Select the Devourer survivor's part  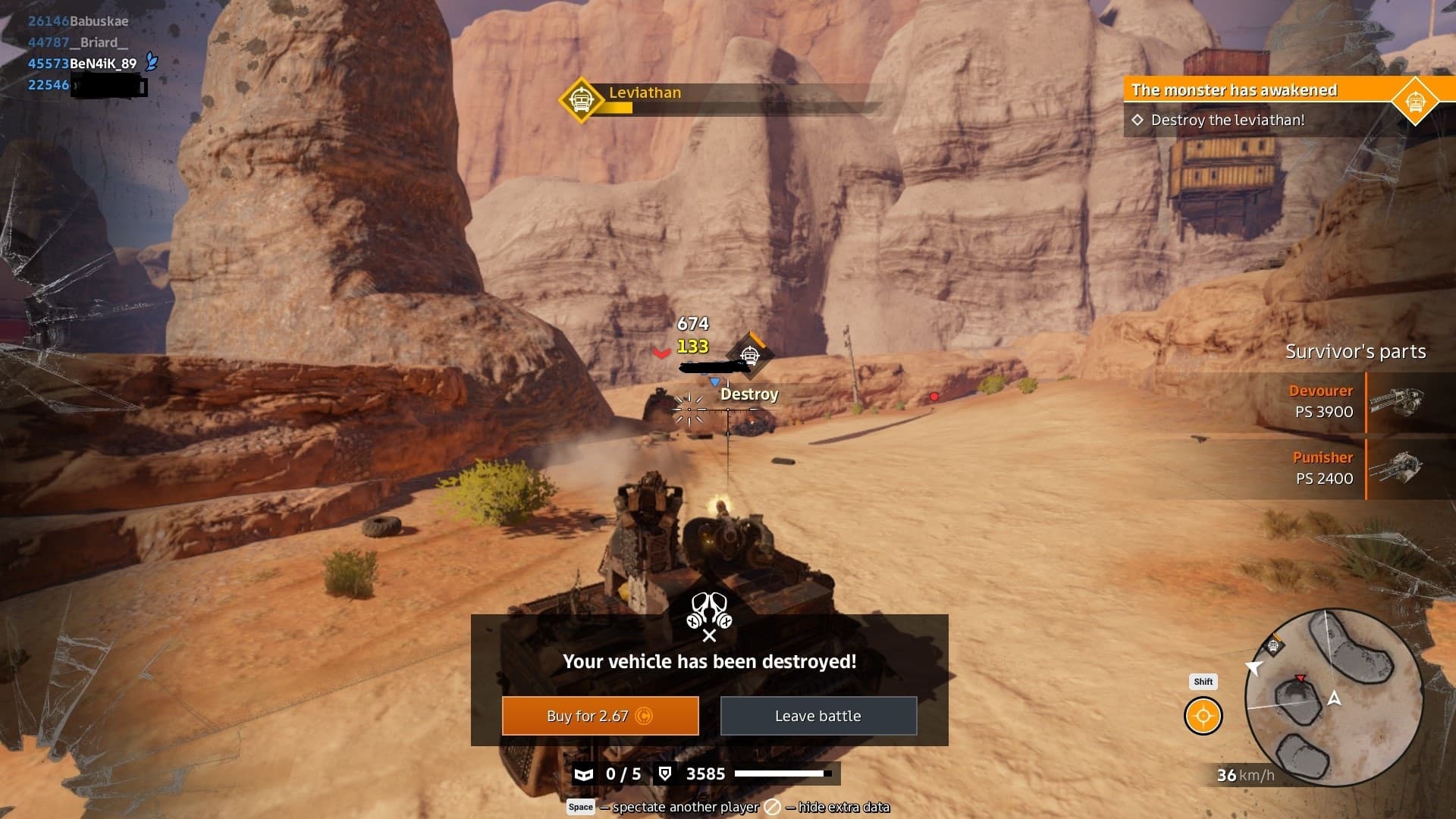[1354, 401]
